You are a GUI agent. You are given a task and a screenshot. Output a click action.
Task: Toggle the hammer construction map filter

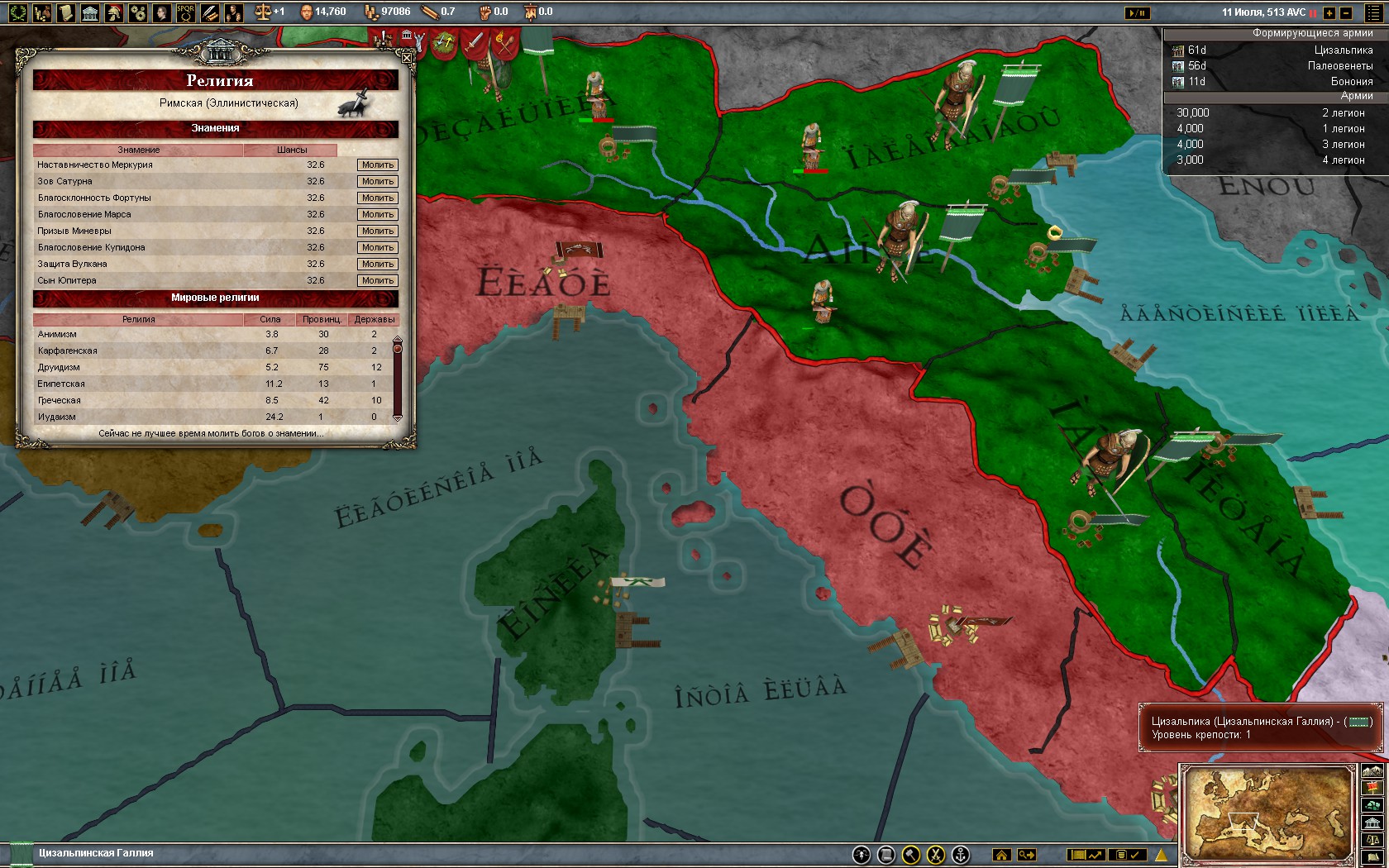910,856
